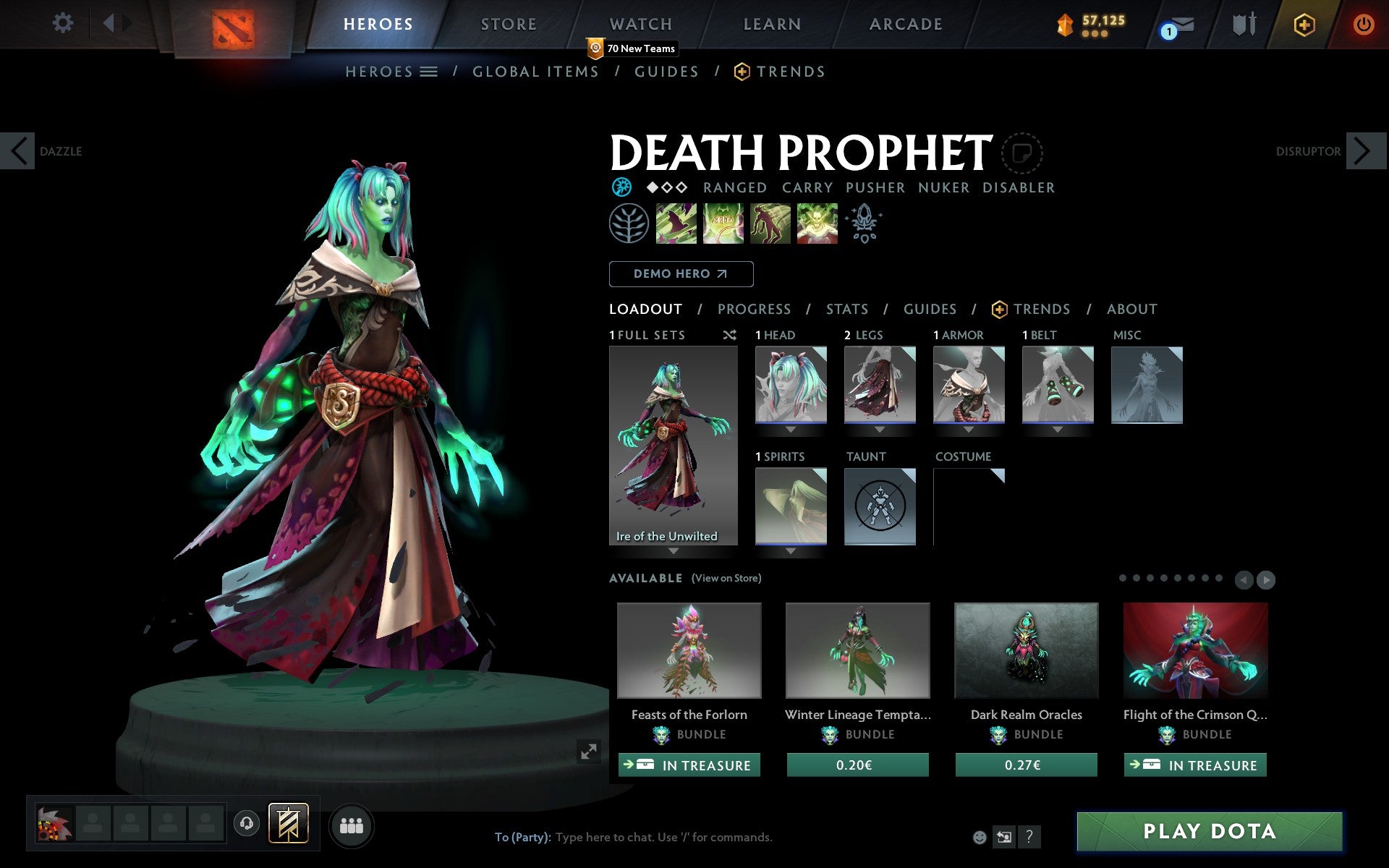Viewport: 1389px width, 868px height.
Task: Select the Ire of the Unwilted set
Action: click(x=673, y=445)
